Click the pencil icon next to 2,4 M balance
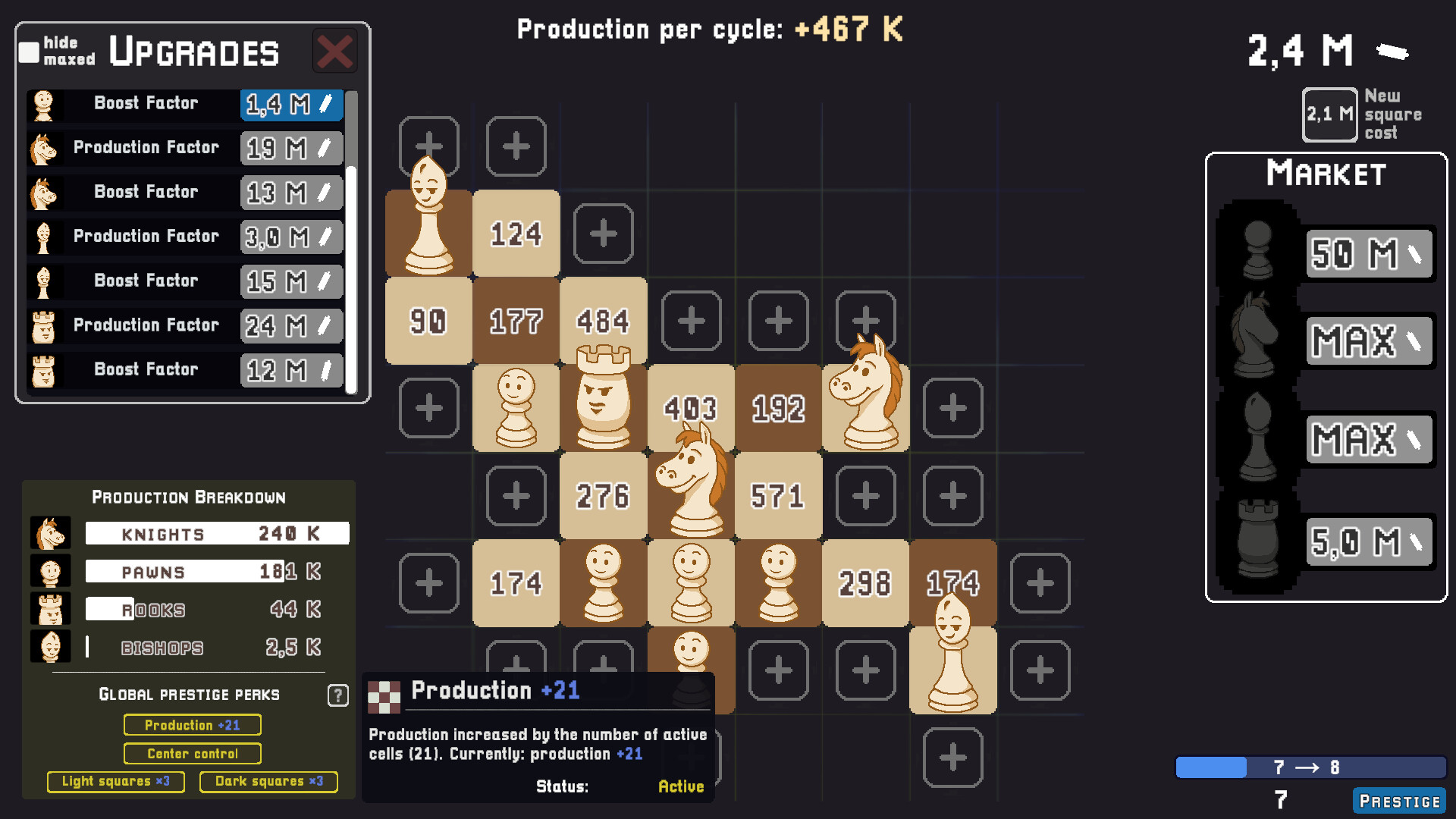The width and height of the screenshot is (1456, 819). (x=1392, y=51)
